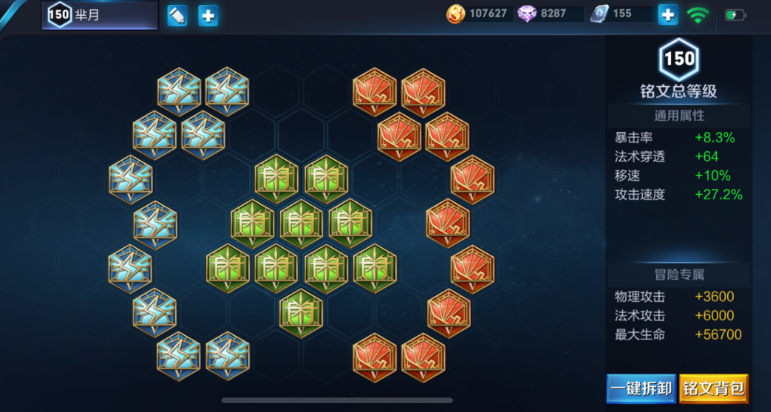Open the 半月 rune page selector
771x412 pixels.
coord(100,15)
